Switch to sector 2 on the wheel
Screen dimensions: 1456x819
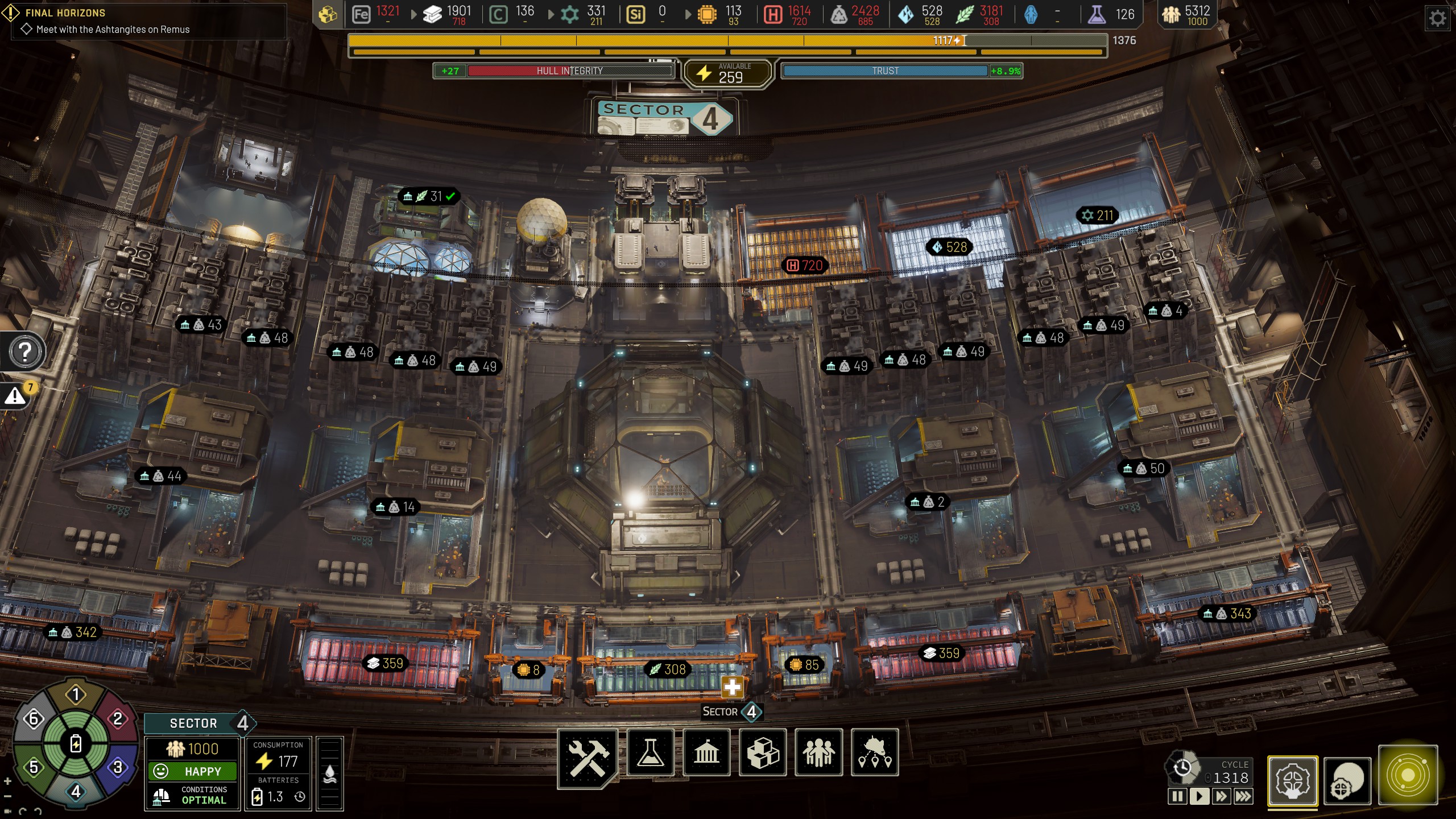pos(118,719)
